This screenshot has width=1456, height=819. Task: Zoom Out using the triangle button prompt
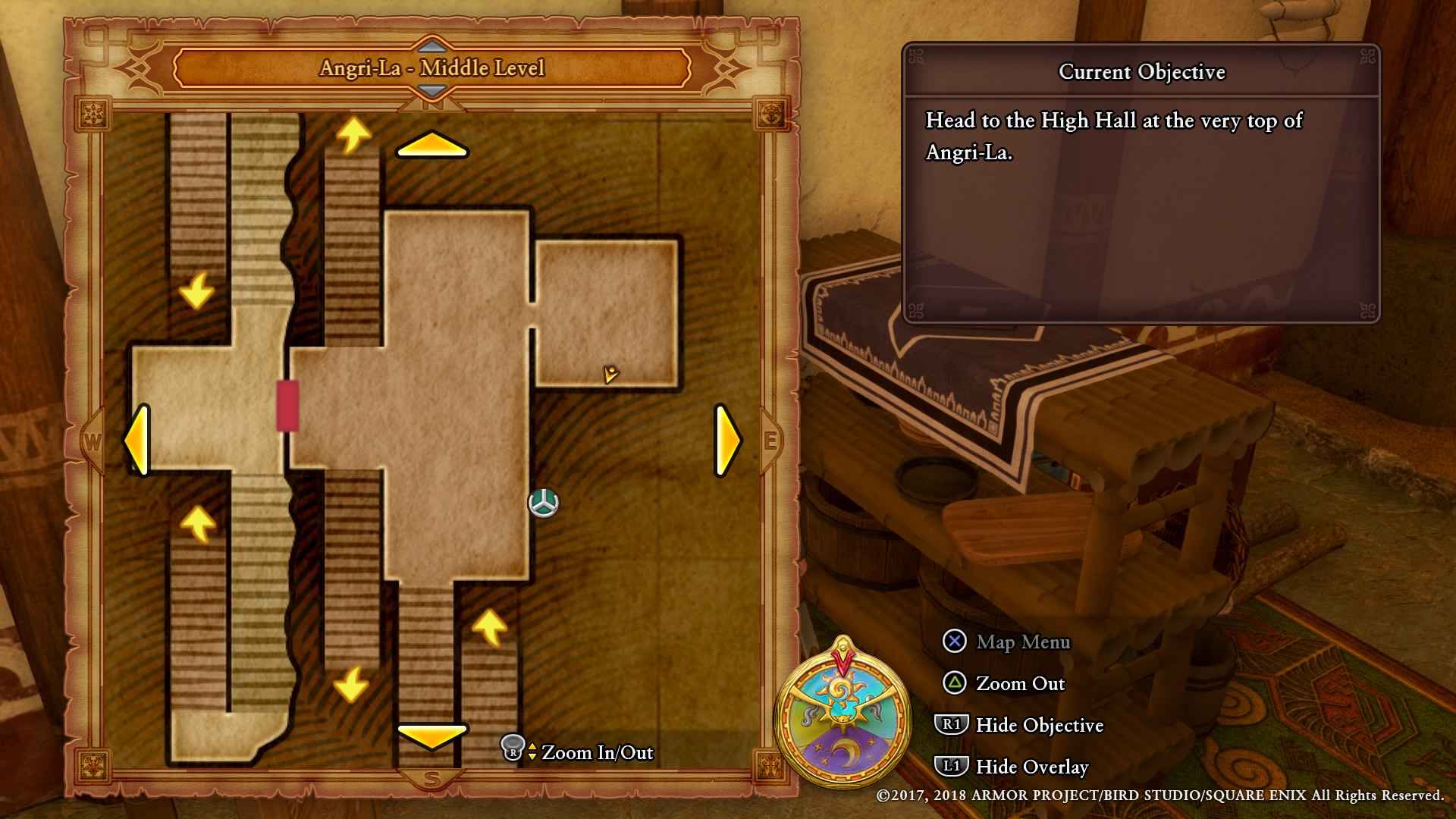[954, 684]
